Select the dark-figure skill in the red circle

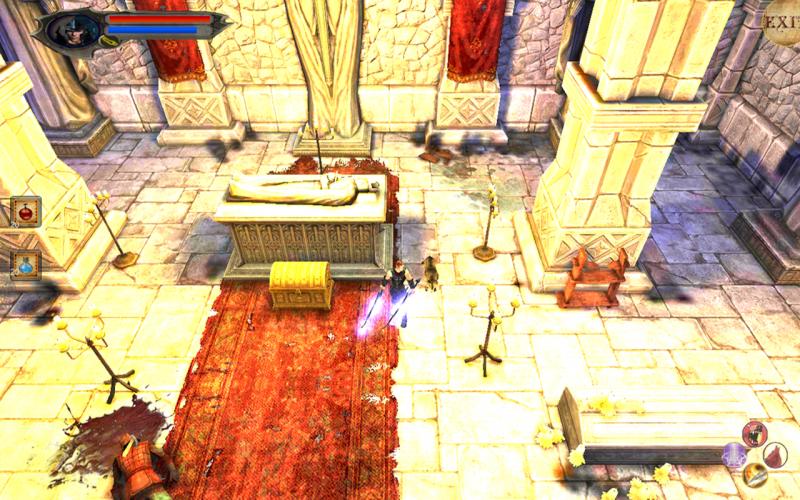pyautogui.click(x=755, y=433)
